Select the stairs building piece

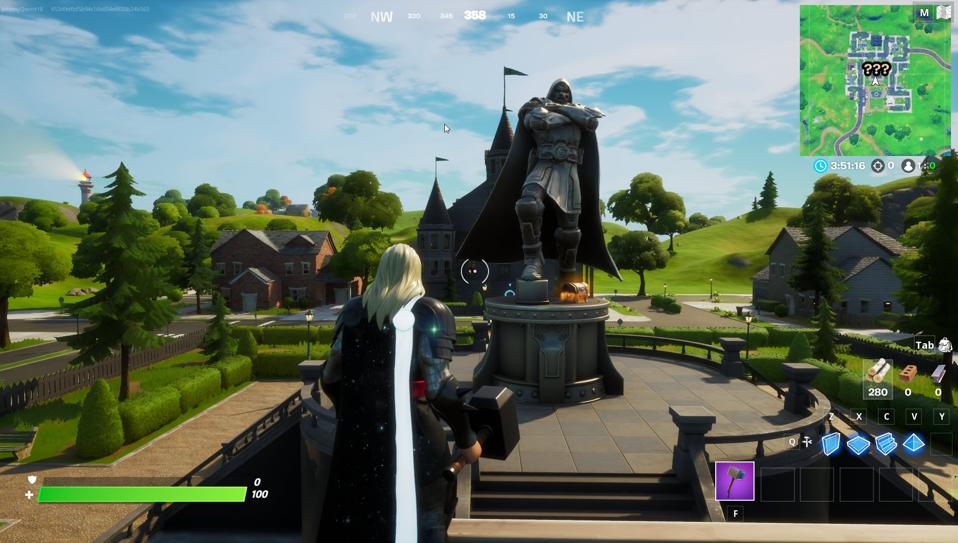pyautogui.click(x=886, y=444)
